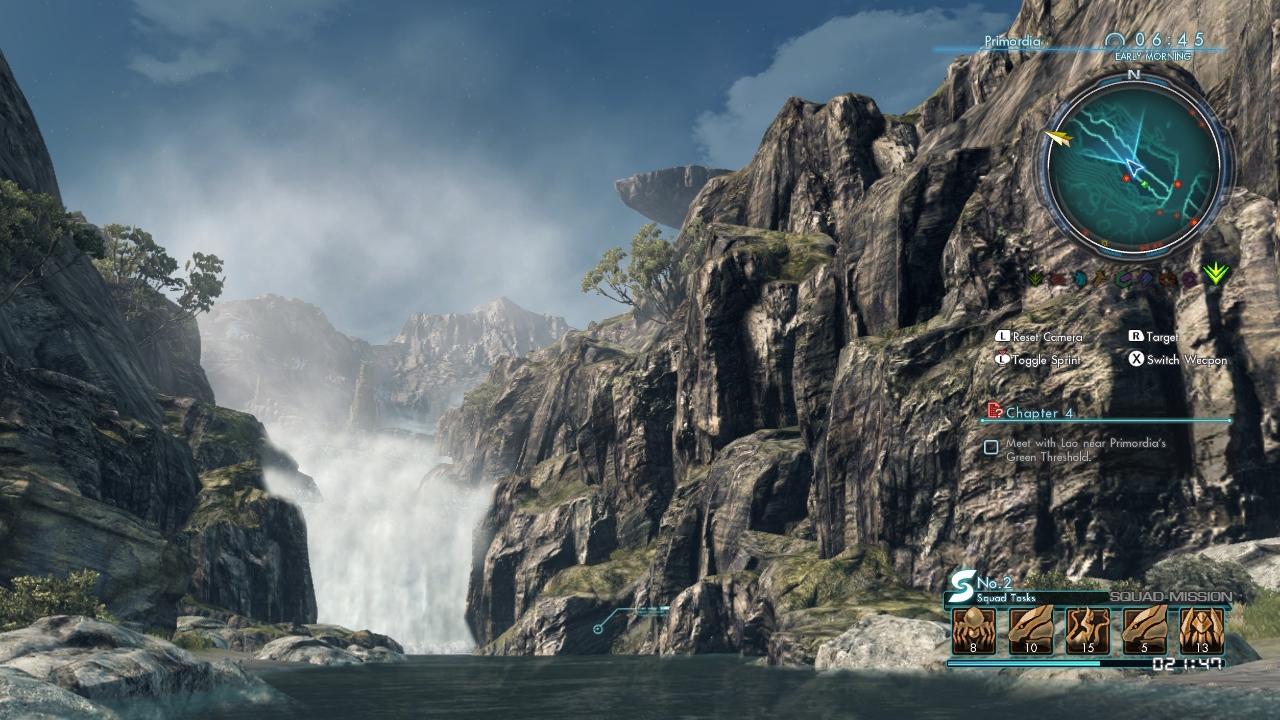Viewport: 1280px width, 720px height.
Task: Open the circular minimap
Action: (1134, 167)
